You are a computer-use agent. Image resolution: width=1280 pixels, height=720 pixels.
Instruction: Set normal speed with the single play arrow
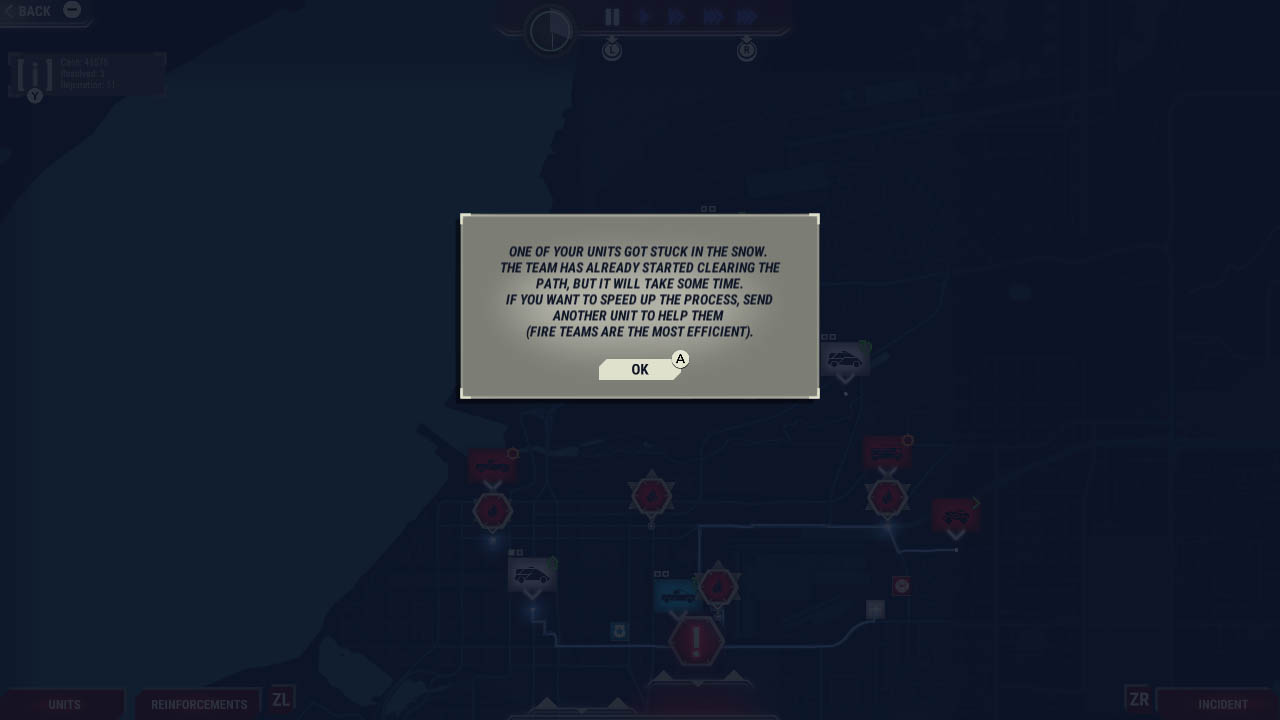[645, 16]
